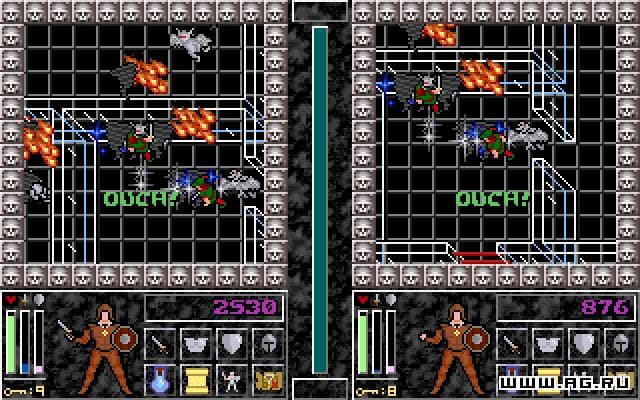Image resolution: width=640 pixels, height=400 pixels.
Task: Select the gold treasure item in left inventory
Action: [x=268, y=380]
